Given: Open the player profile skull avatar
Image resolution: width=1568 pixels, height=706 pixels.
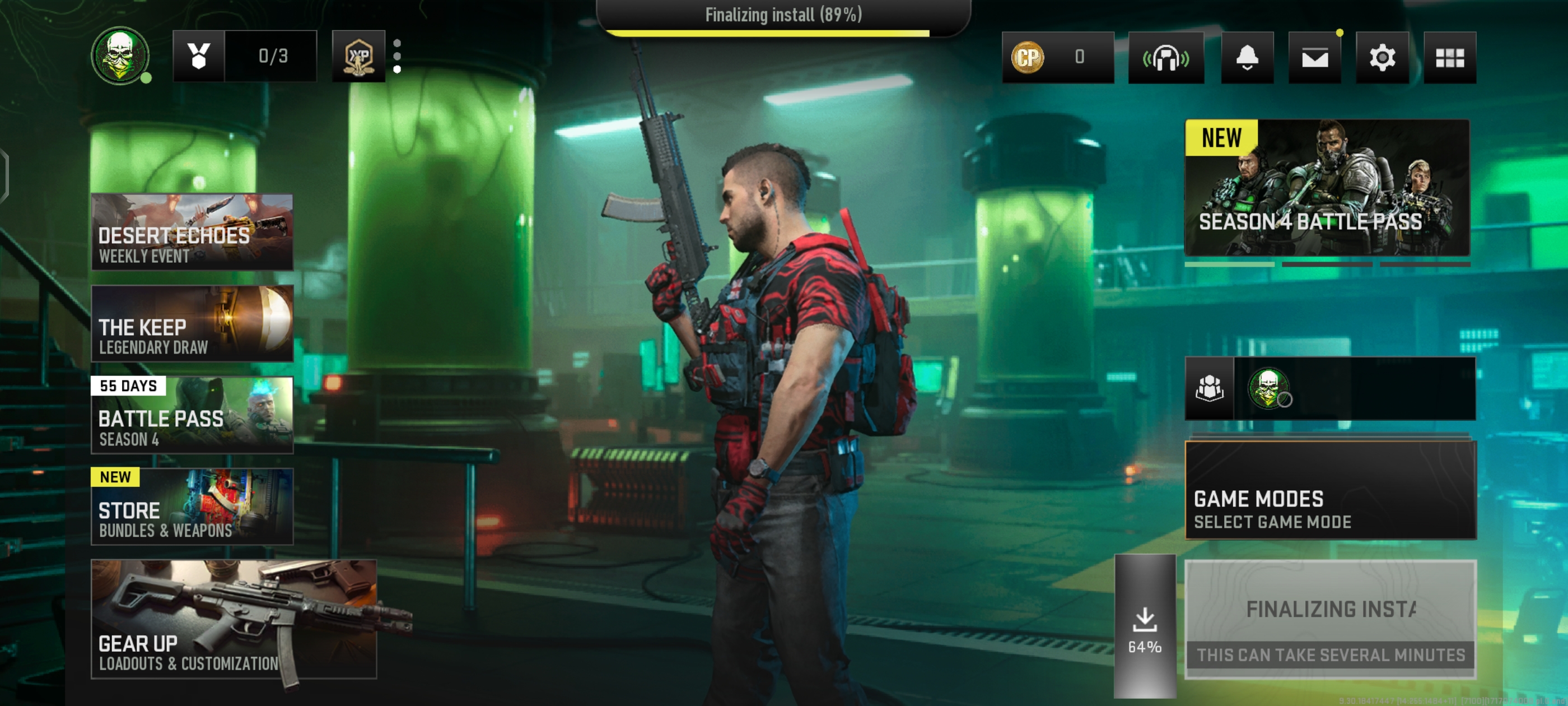Looking at the screenshot, I should tap(120, 56).
